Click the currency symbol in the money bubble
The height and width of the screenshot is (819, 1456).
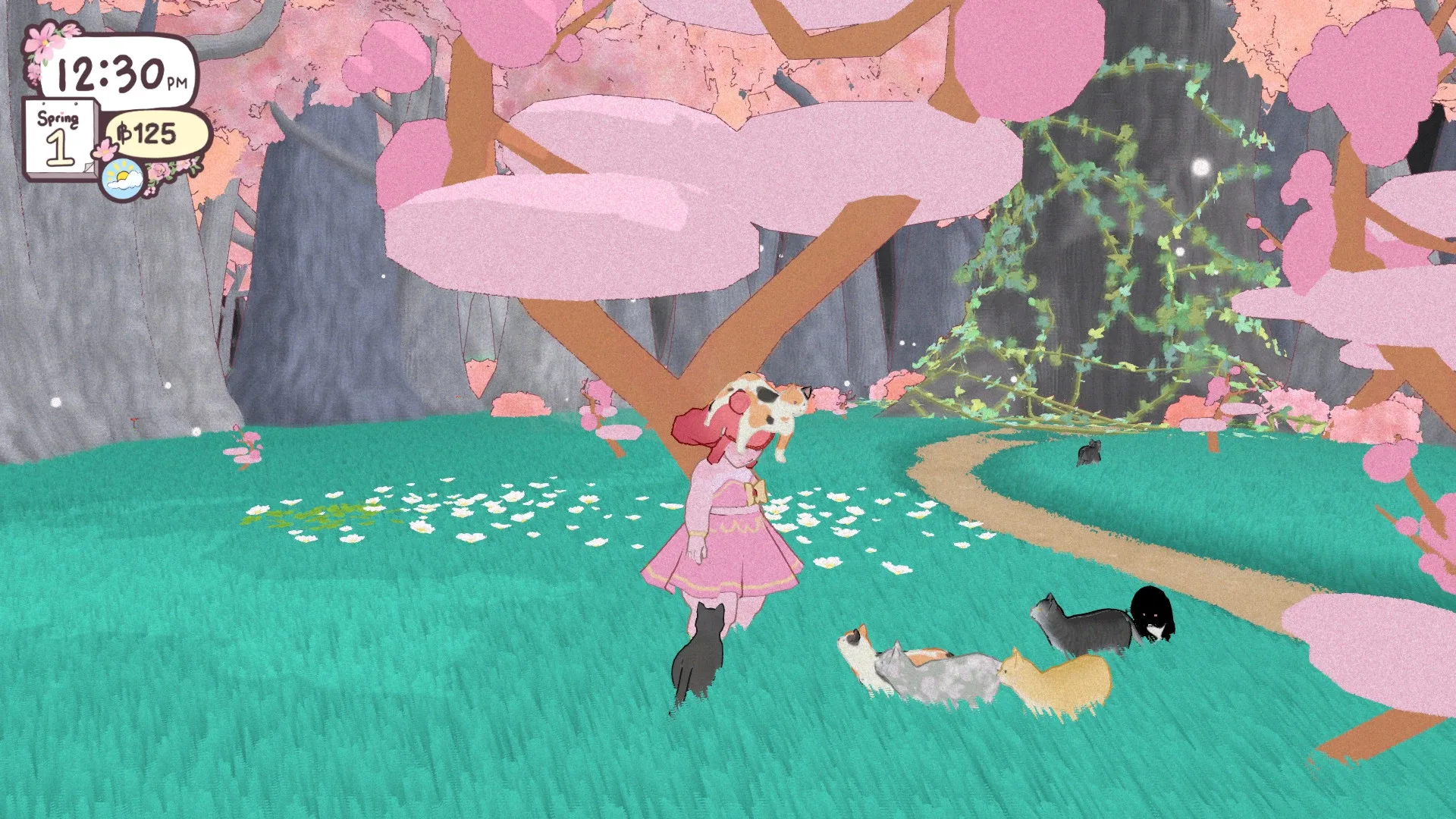click(x=124, y=133)
